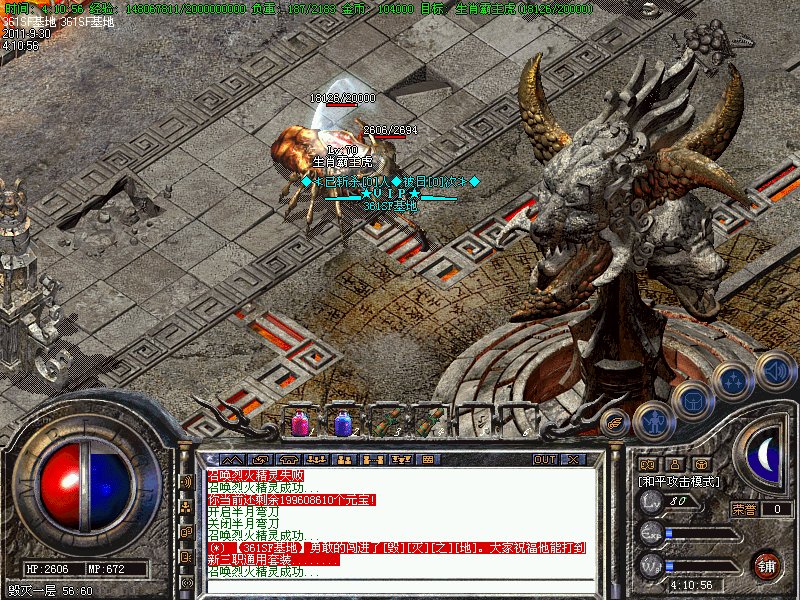Click the broadcast waves icon left of chat
The image size is (800, 600).
click(x=186, y=481)
